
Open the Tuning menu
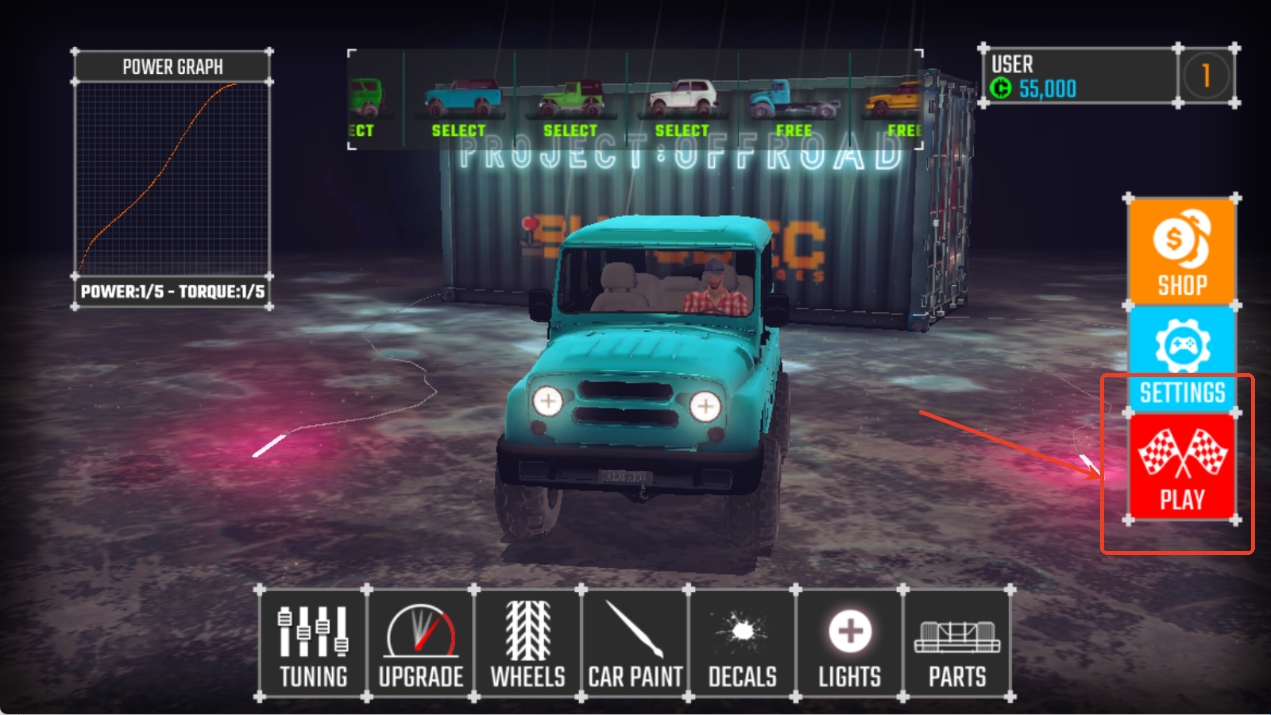[313, 643]
